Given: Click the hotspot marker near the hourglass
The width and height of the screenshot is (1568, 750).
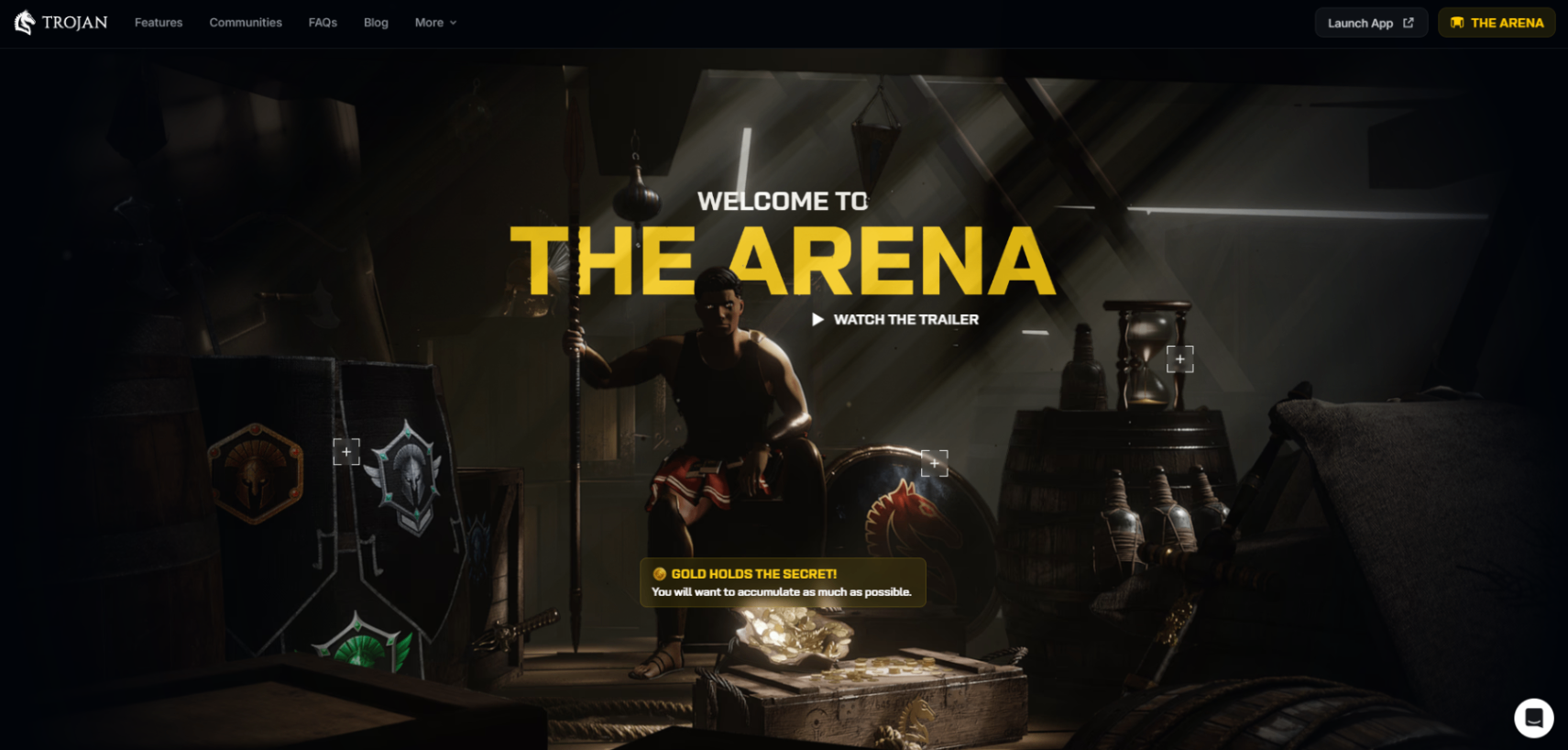Looking at the screenshot, I should [1179, 358].
